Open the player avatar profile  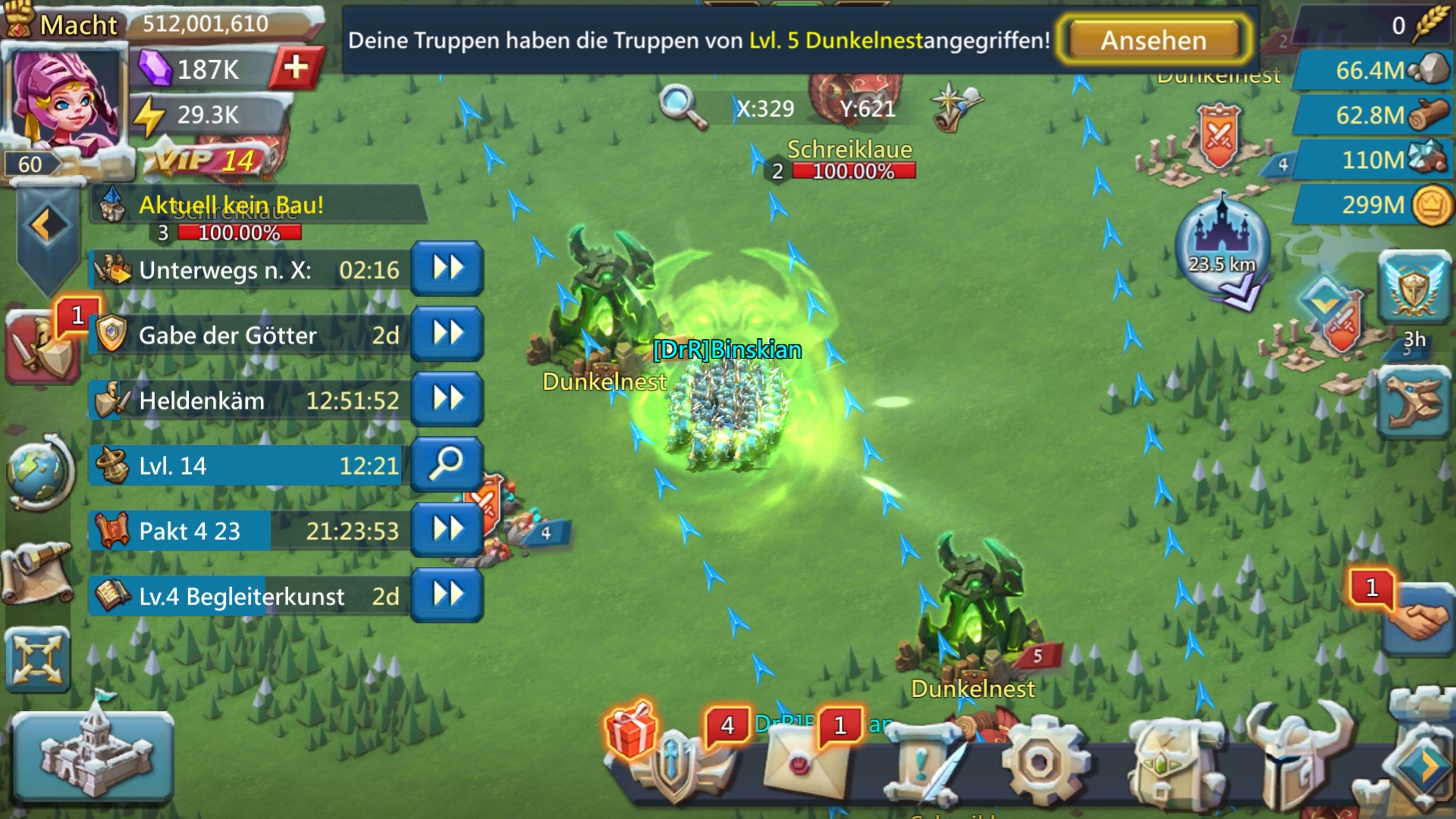coord(64,99)
